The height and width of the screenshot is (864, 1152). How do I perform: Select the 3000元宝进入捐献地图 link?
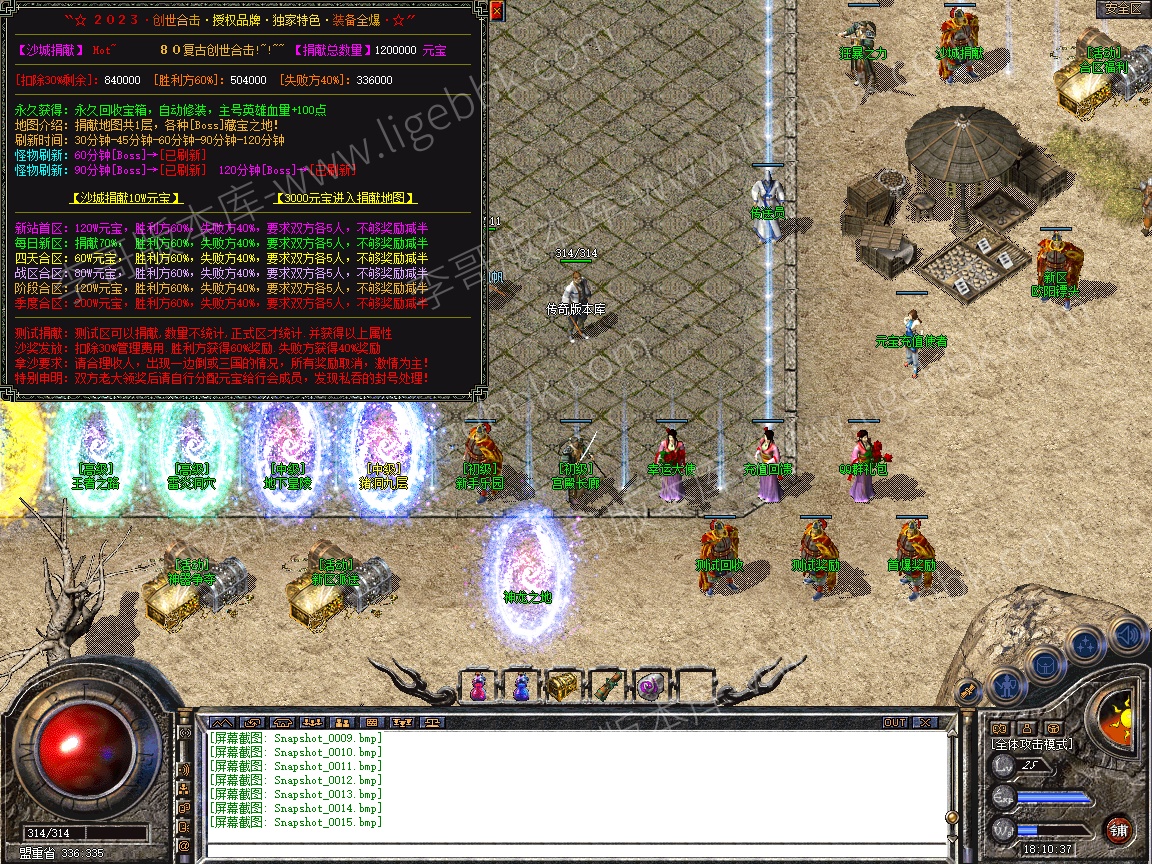(344, 199)
